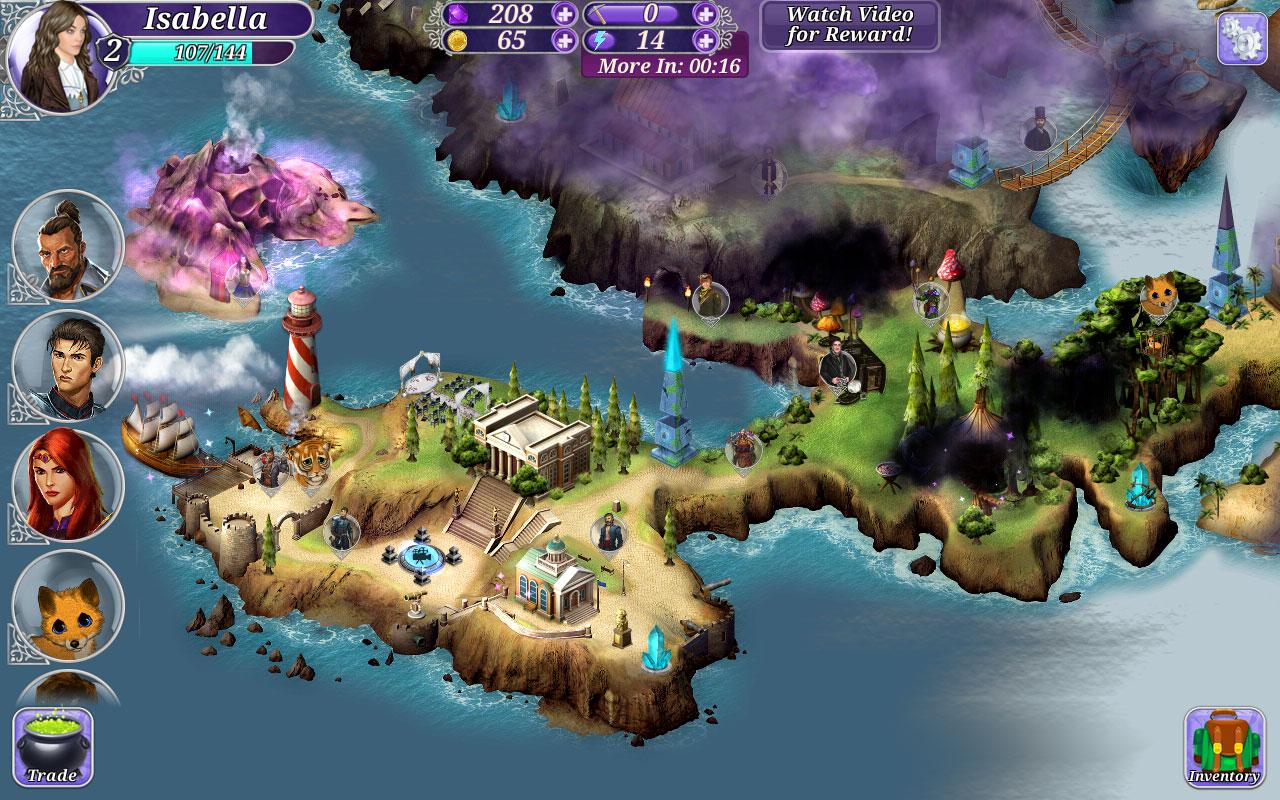Image resolution: width=1280 pixels, height=800 pixels.
Task: Select the top-hat man marker by the bridge
Action: 1038,130
